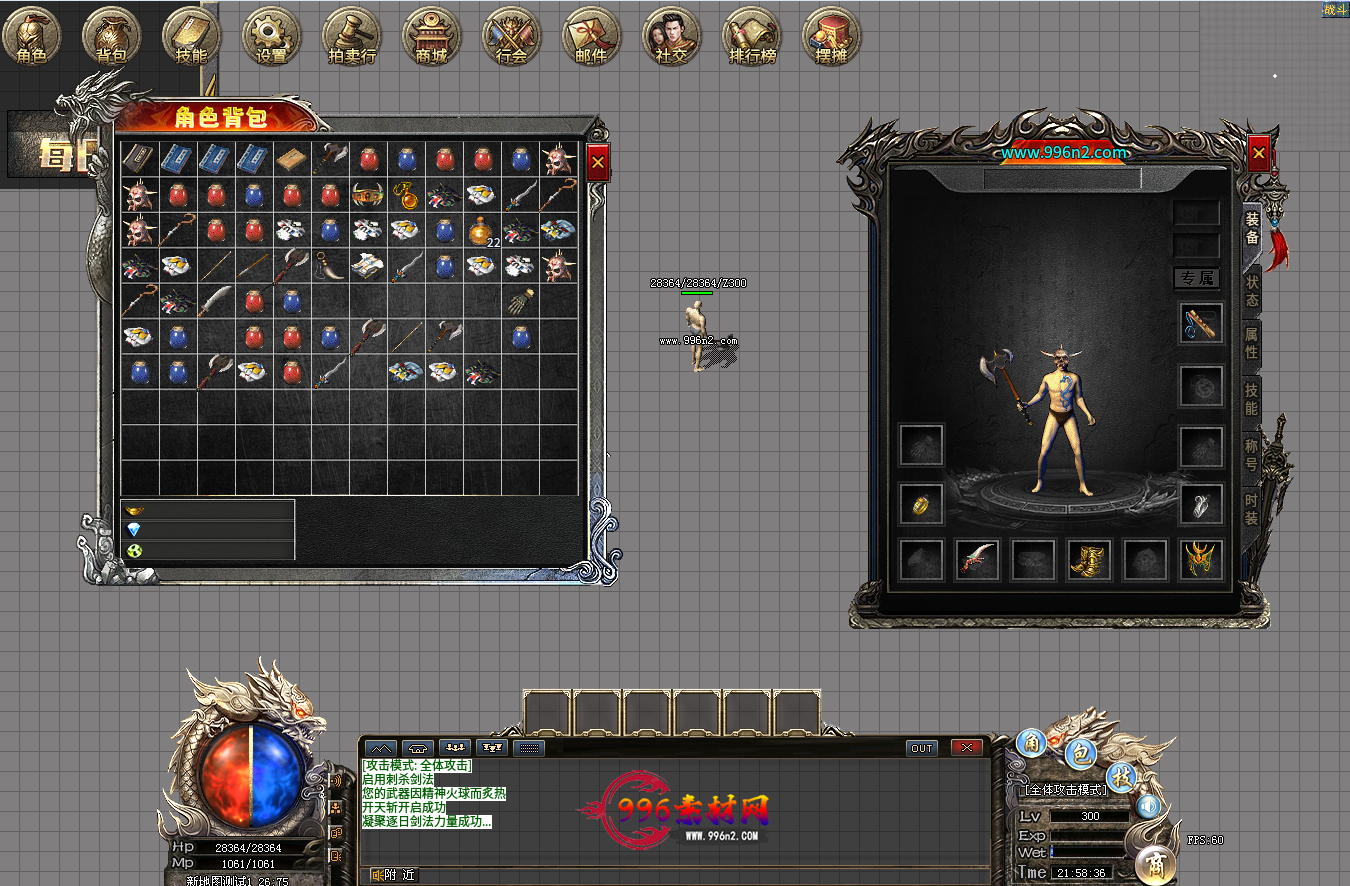
Task: Open the 技能 skills menu
Action: (x=191, y=37)
